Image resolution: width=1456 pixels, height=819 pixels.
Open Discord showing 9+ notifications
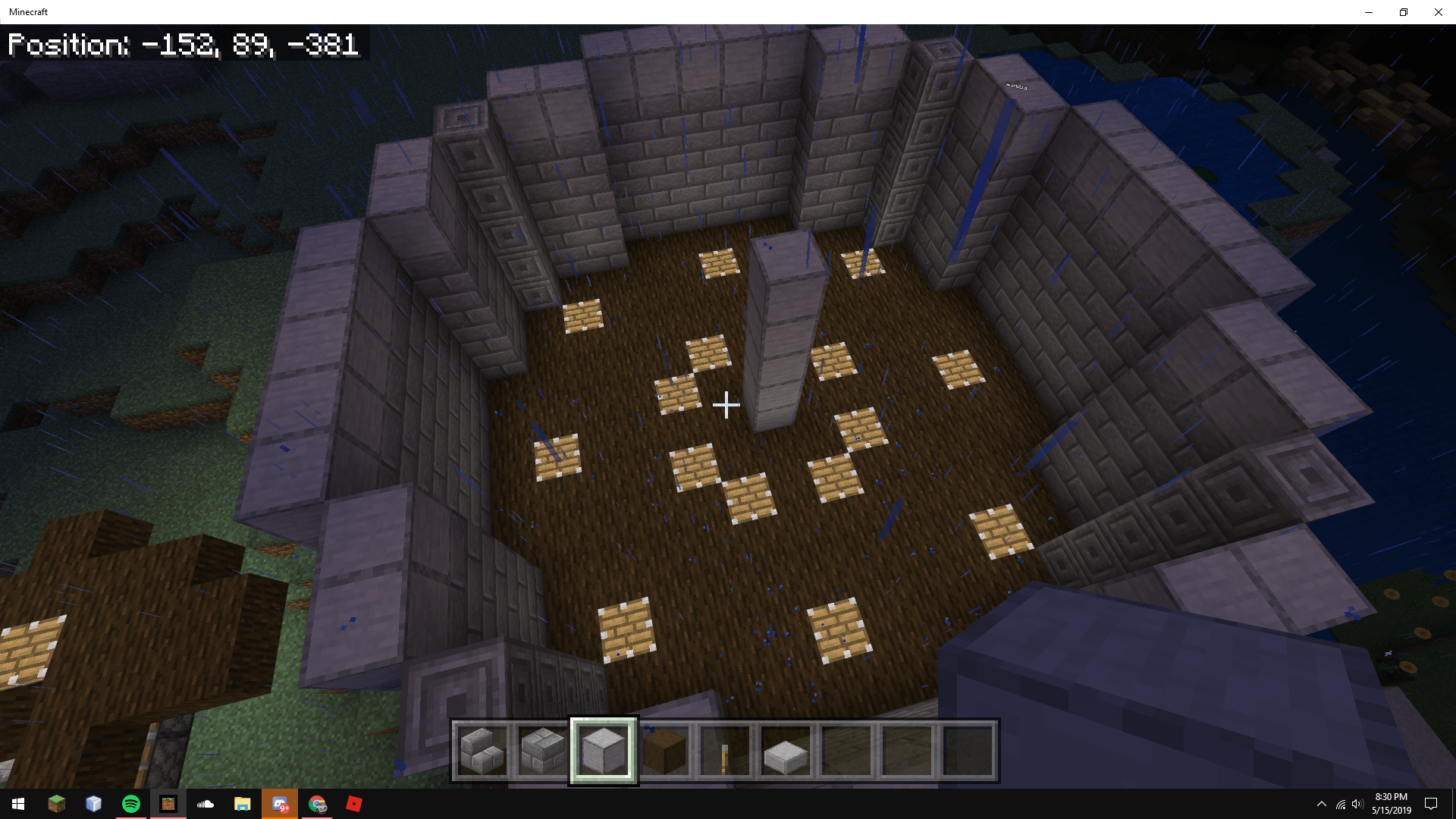[281, 804]
